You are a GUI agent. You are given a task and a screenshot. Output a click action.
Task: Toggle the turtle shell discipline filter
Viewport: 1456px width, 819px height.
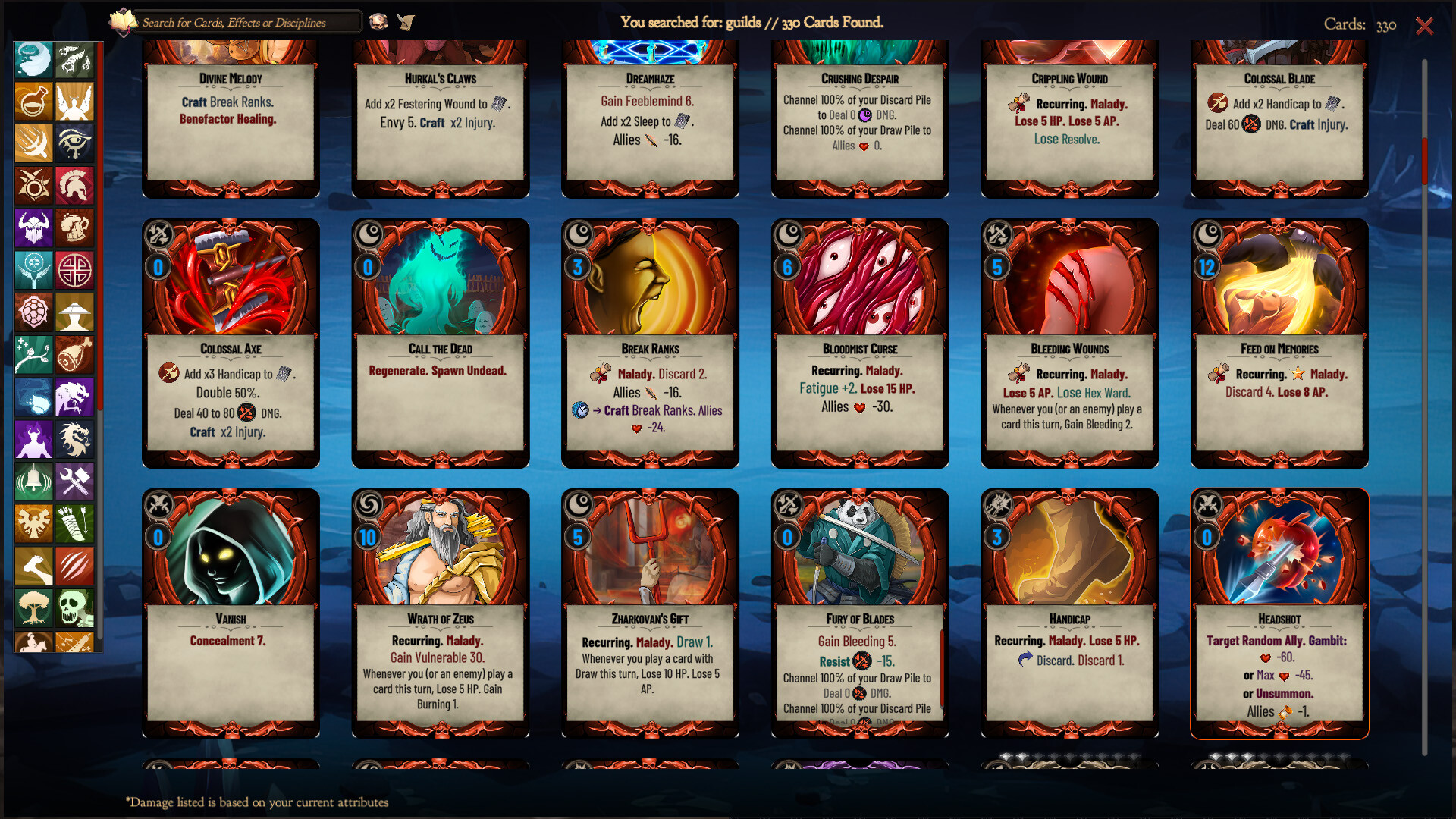pyautogui.click(x=34, y=312)
